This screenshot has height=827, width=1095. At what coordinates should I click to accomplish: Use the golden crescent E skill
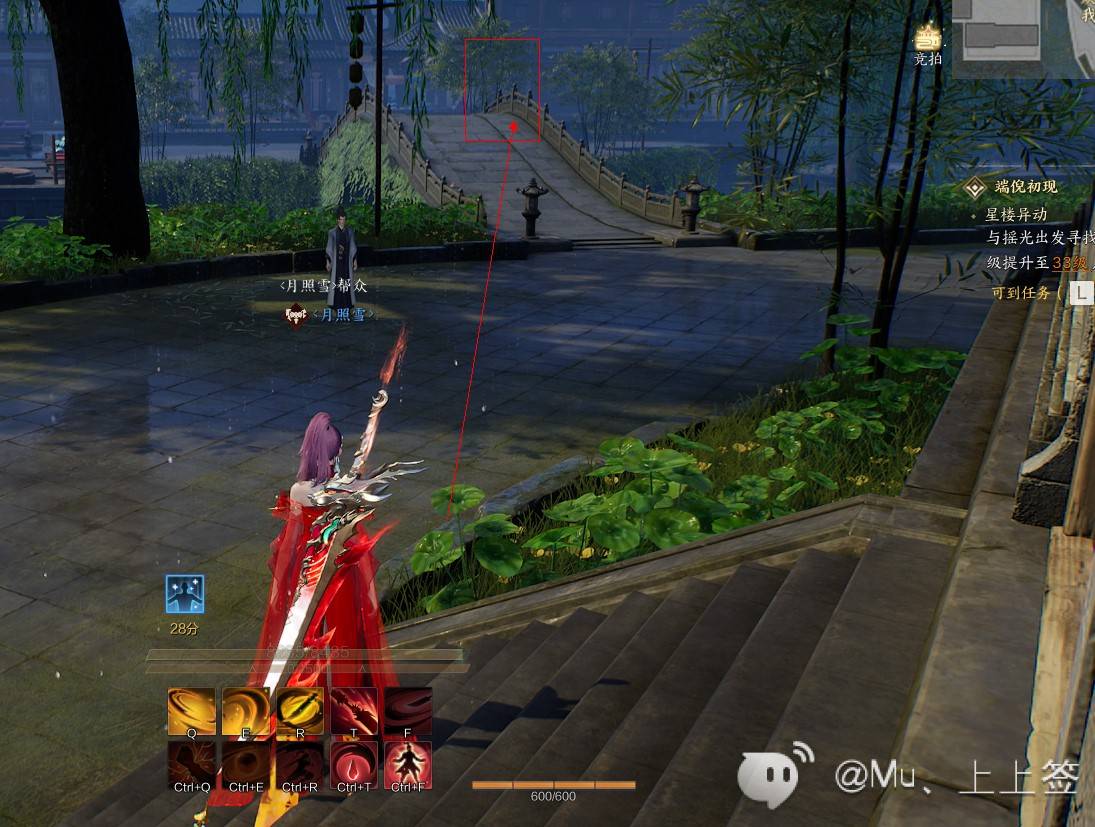[246, 711]
